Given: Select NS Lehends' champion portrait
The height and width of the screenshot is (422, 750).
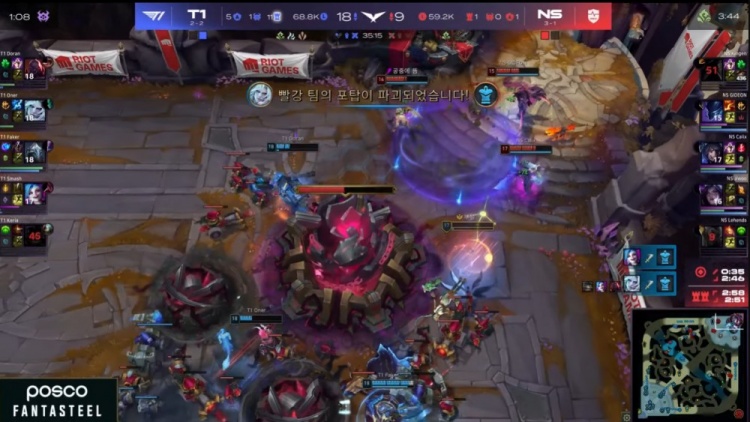Looking at the screenshot, I should [x=712, y=236].
